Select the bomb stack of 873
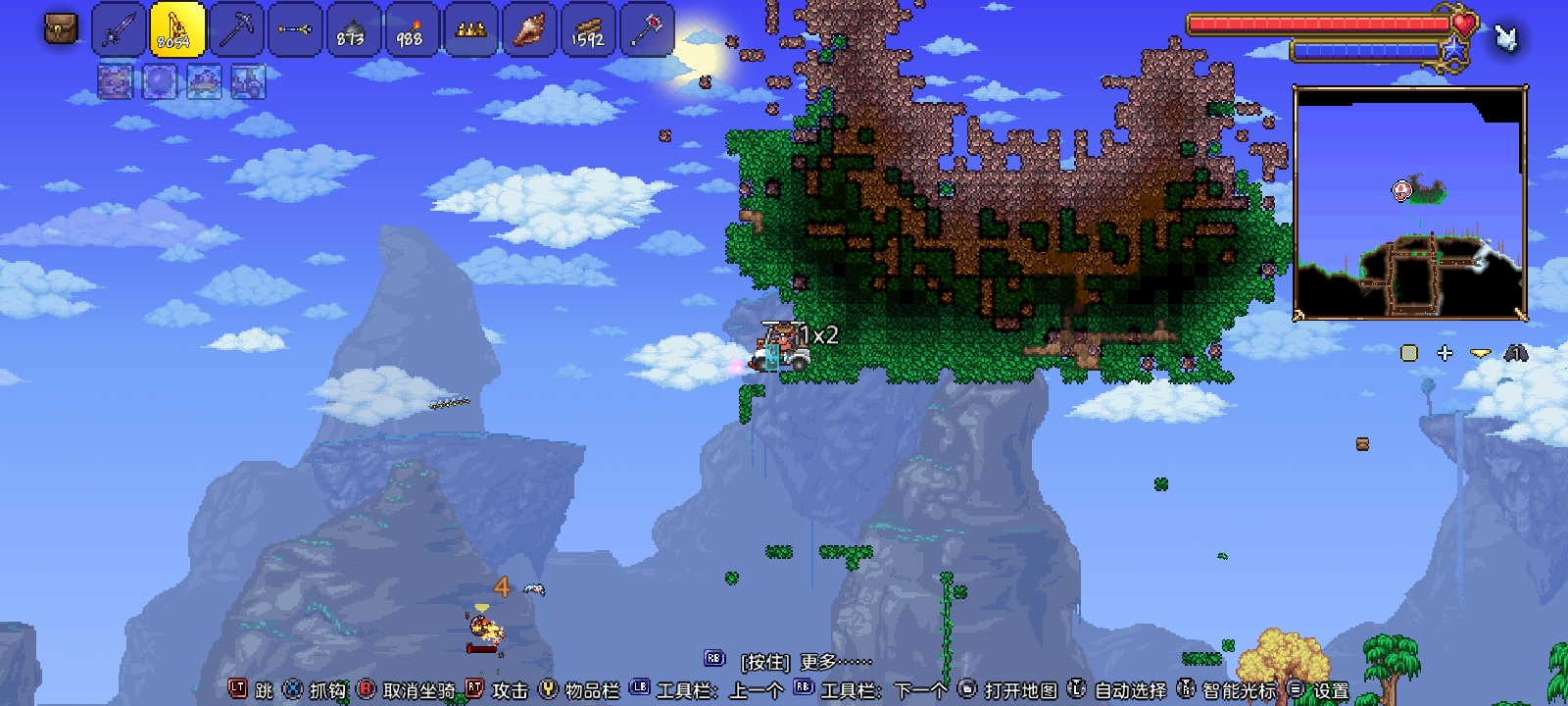The width and height of the screenshot is (1568, 706). 352,29
